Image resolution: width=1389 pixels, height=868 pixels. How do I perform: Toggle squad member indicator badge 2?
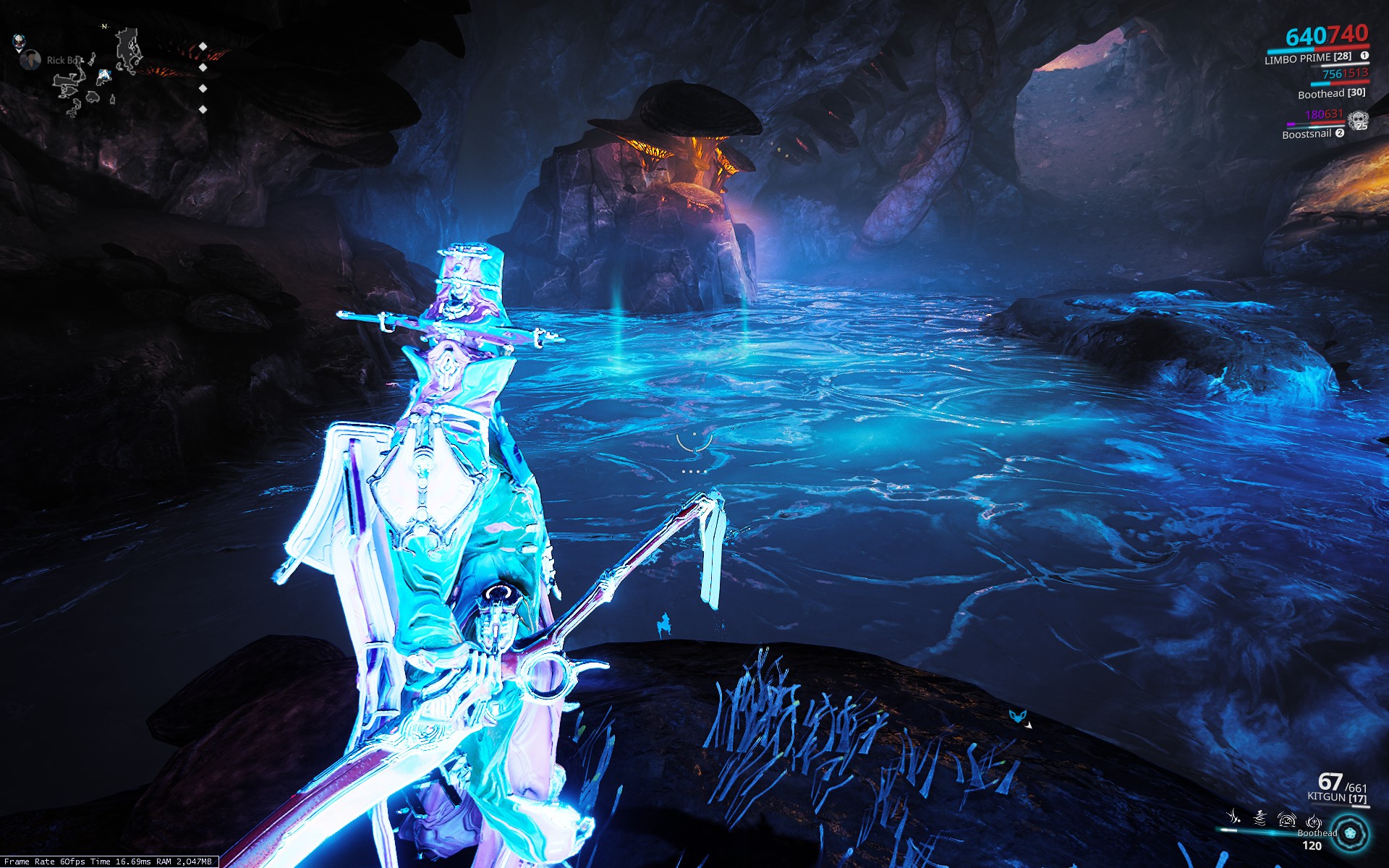(x=1340, y=135)
